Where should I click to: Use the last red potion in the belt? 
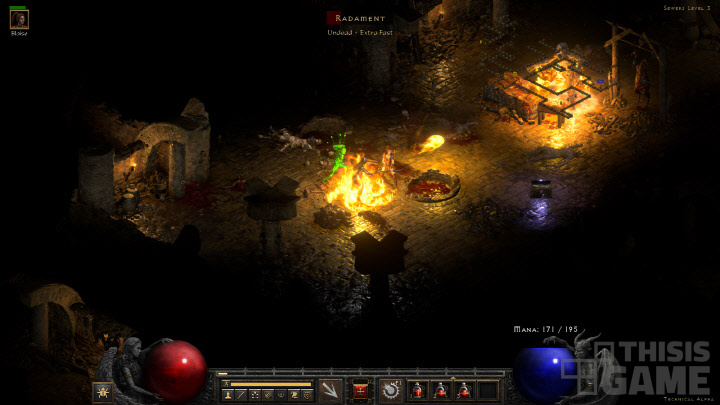[464, 390]
